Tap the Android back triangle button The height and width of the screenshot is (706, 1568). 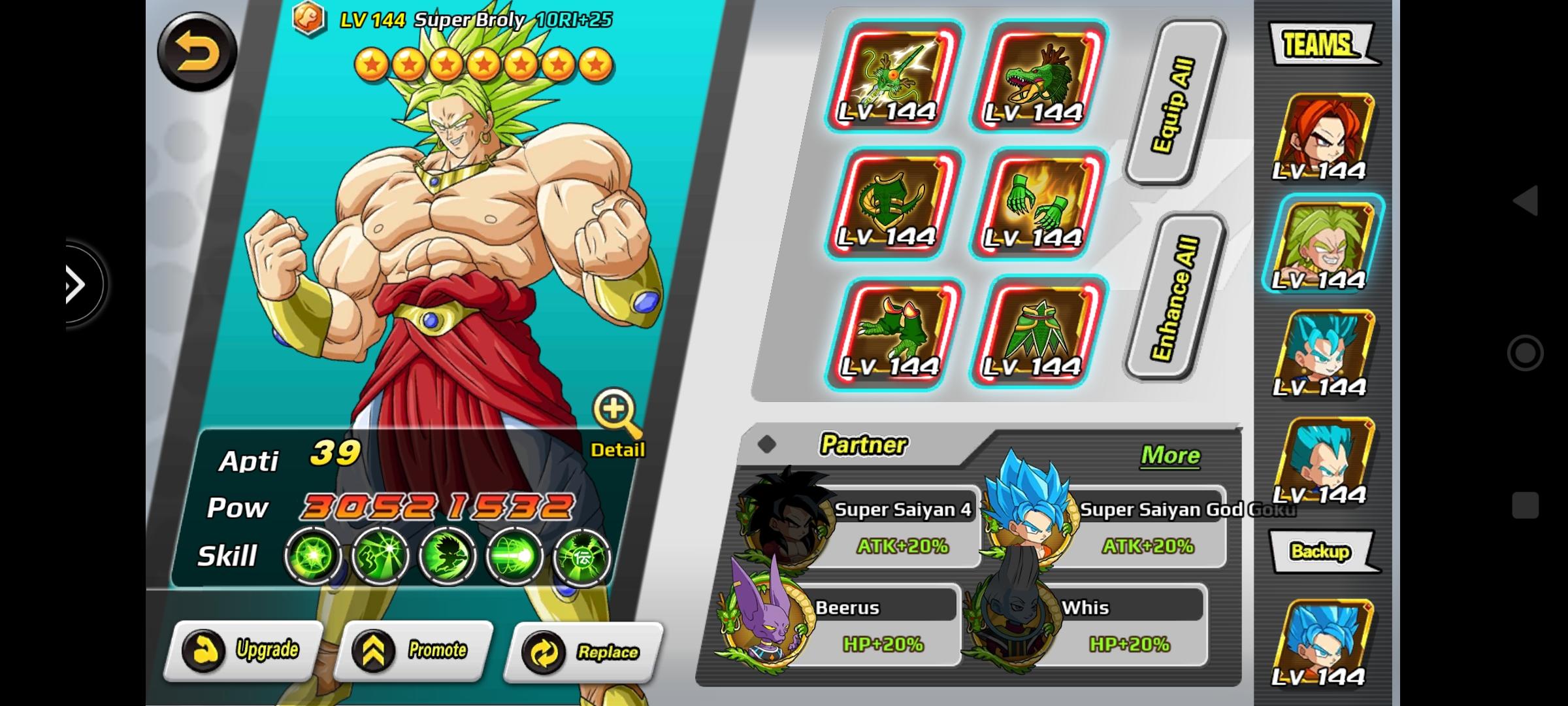[x=1526, y=199]
